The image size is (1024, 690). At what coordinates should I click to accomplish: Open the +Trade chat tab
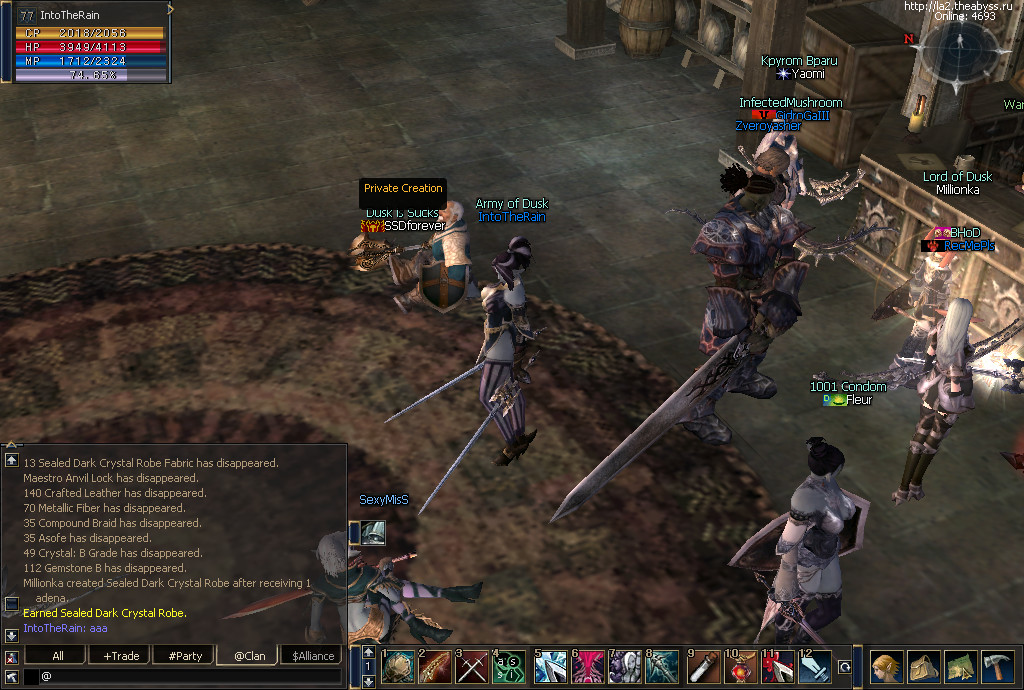pos(120,656)
